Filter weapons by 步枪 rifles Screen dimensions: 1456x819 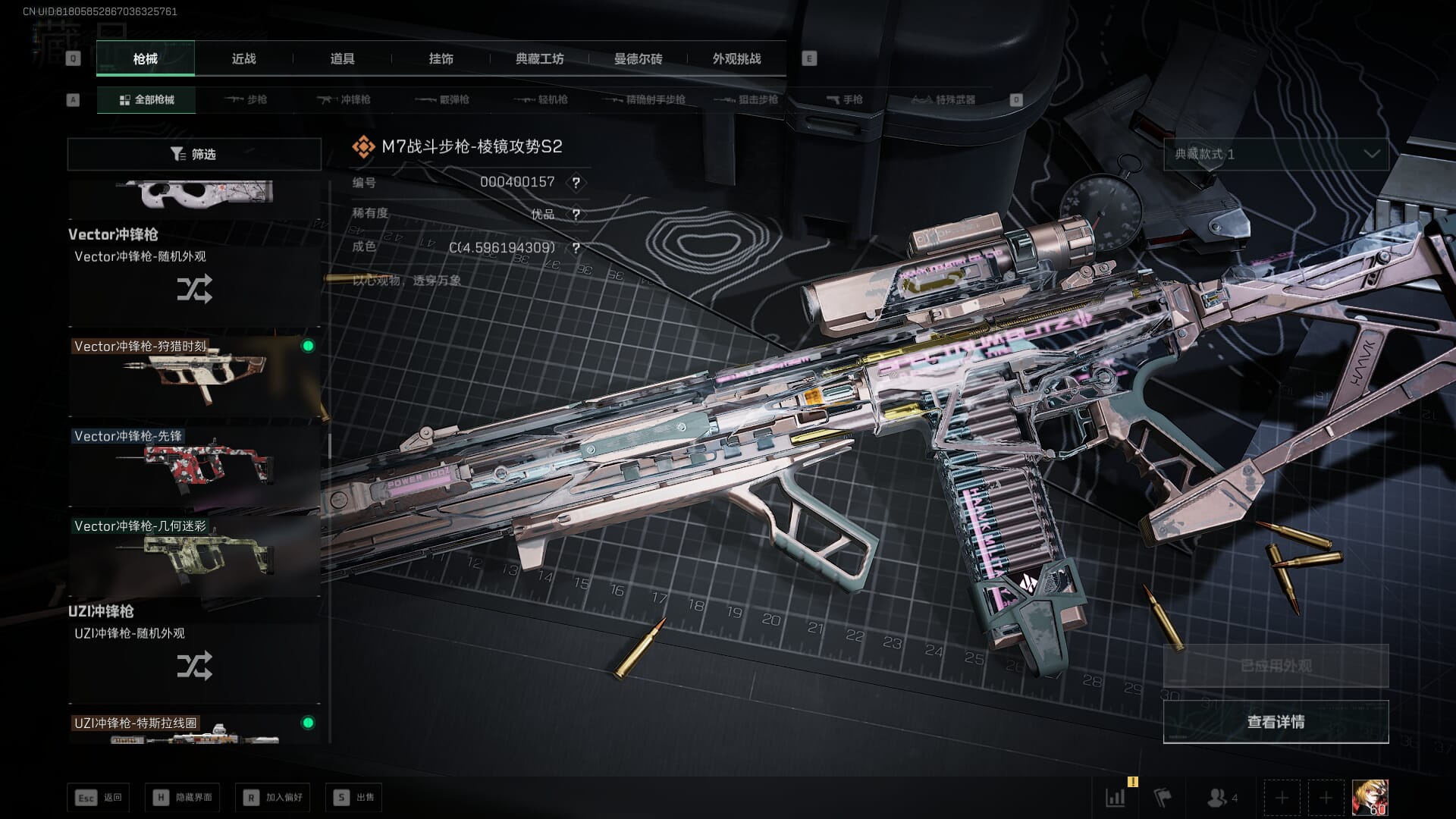[246, 99]
